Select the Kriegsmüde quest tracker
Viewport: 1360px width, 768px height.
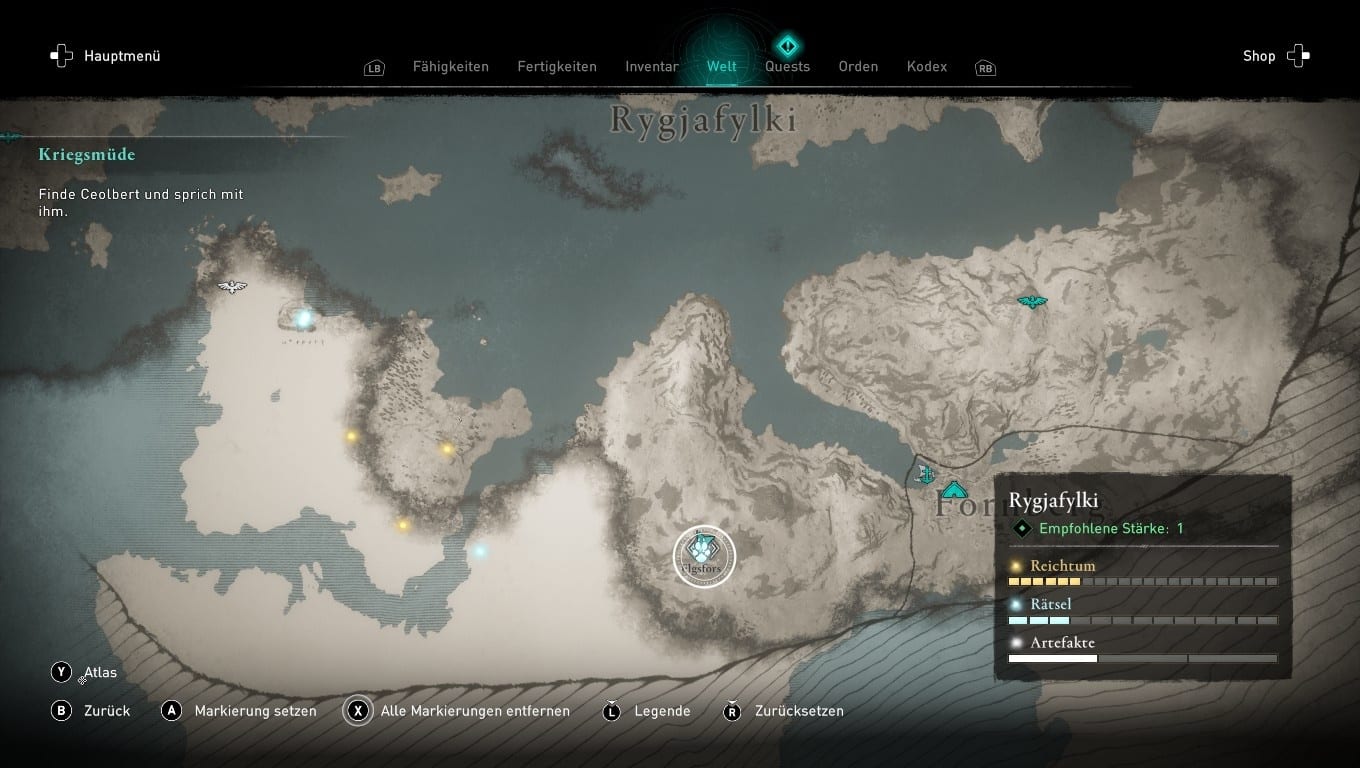pos(87,155)
